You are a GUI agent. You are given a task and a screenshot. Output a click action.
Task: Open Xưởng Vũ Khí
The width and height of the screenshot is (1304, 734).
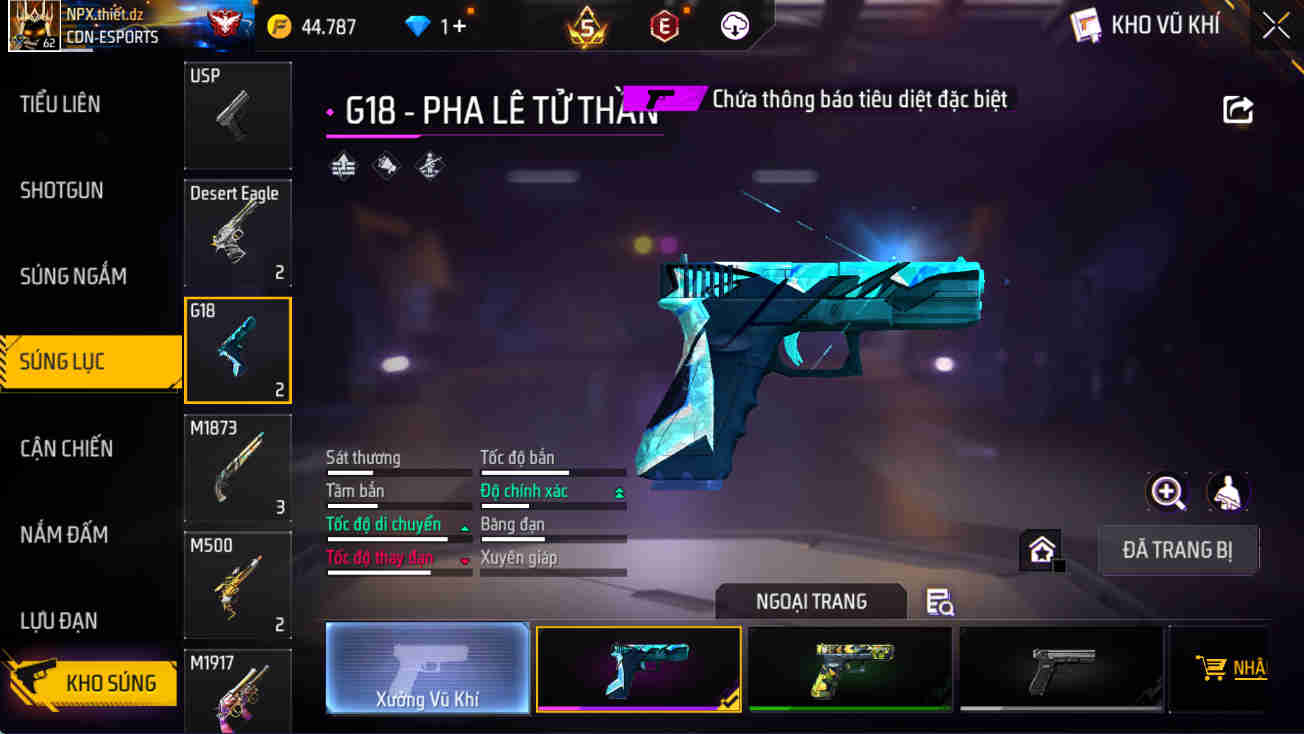(427, 668)
